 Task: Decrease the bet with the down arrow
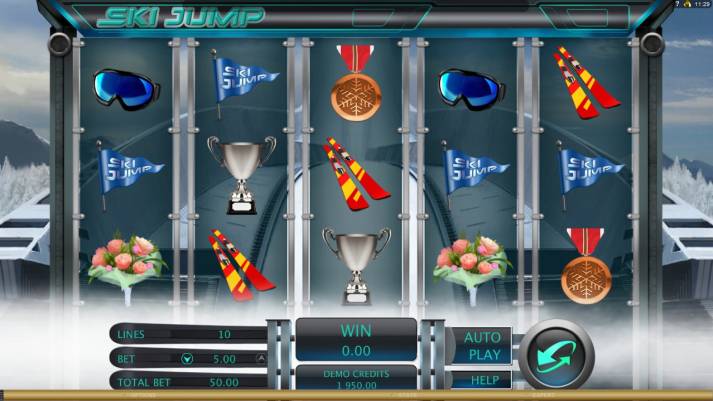187,358
